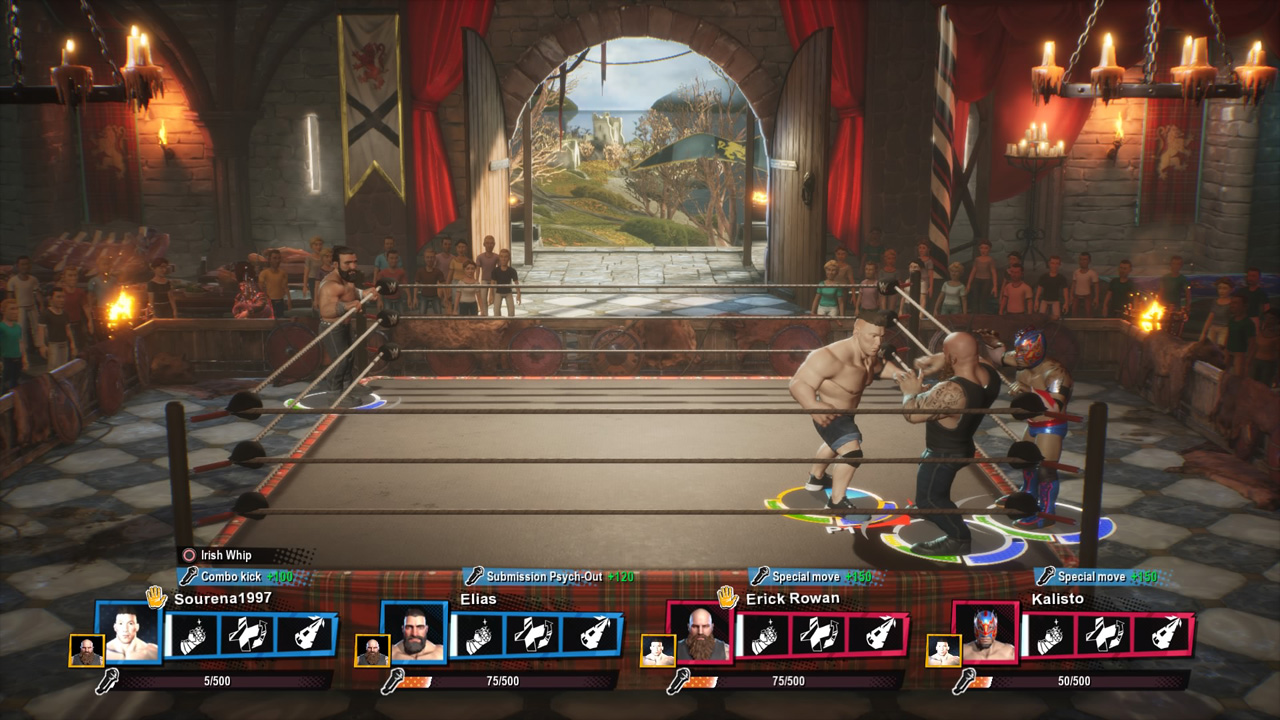The width and height of the screenshot is (1280, 720).
Task: Click Kalisto's masked portrait
Action: (986, 633)
